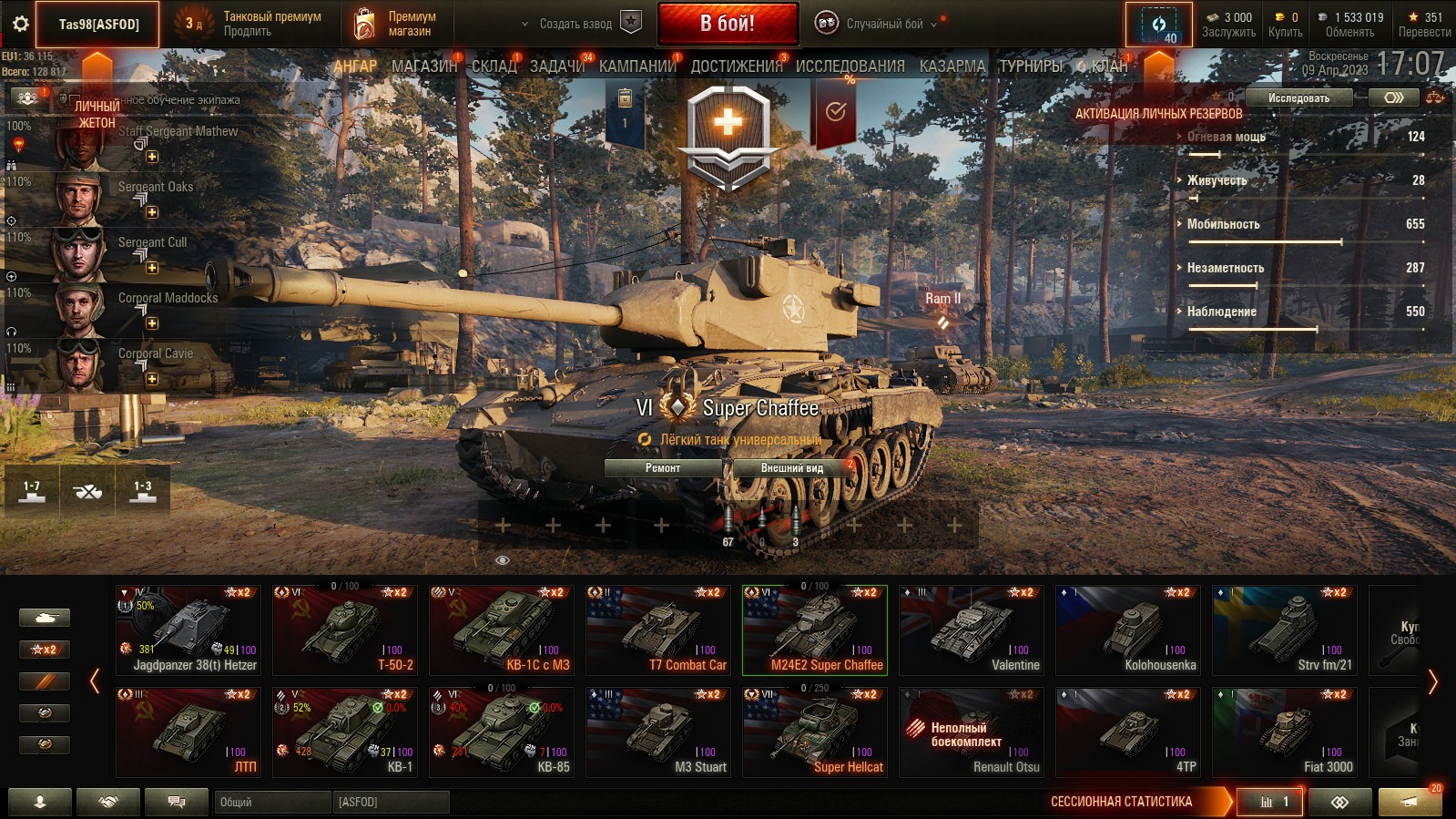
Task: Choose the T7 Combat Car tank
Action: (658, 630)
